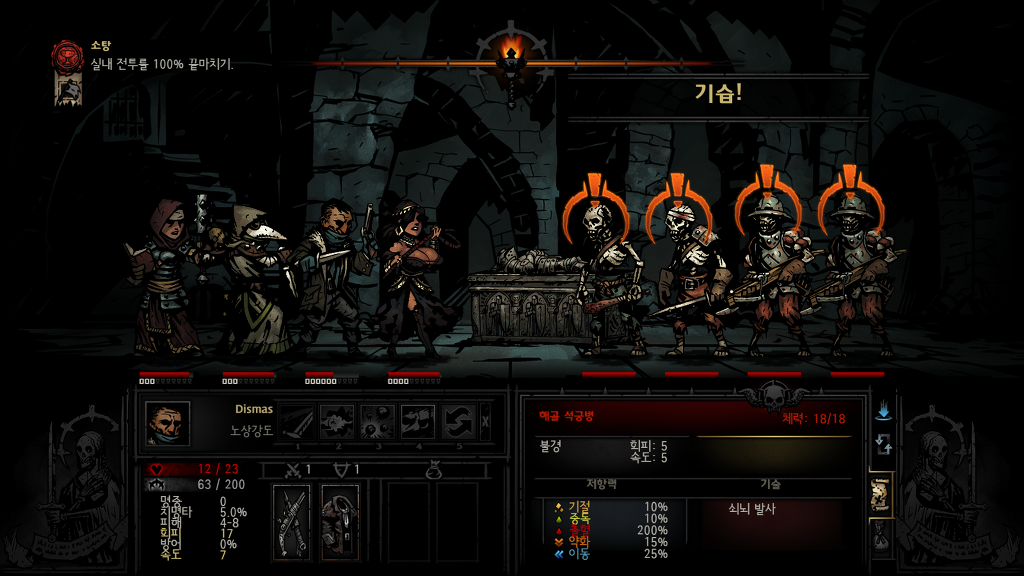
Task: Choose the swap position arrows skill
Action: 459,422
